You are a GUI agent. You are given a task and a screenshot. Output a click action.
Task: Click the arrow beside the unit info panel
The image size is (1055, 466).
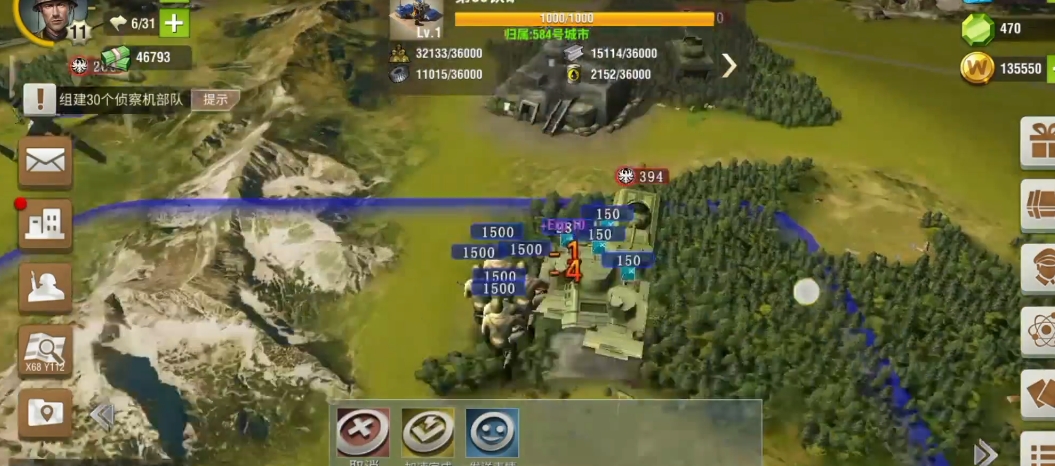click(729, 66)
